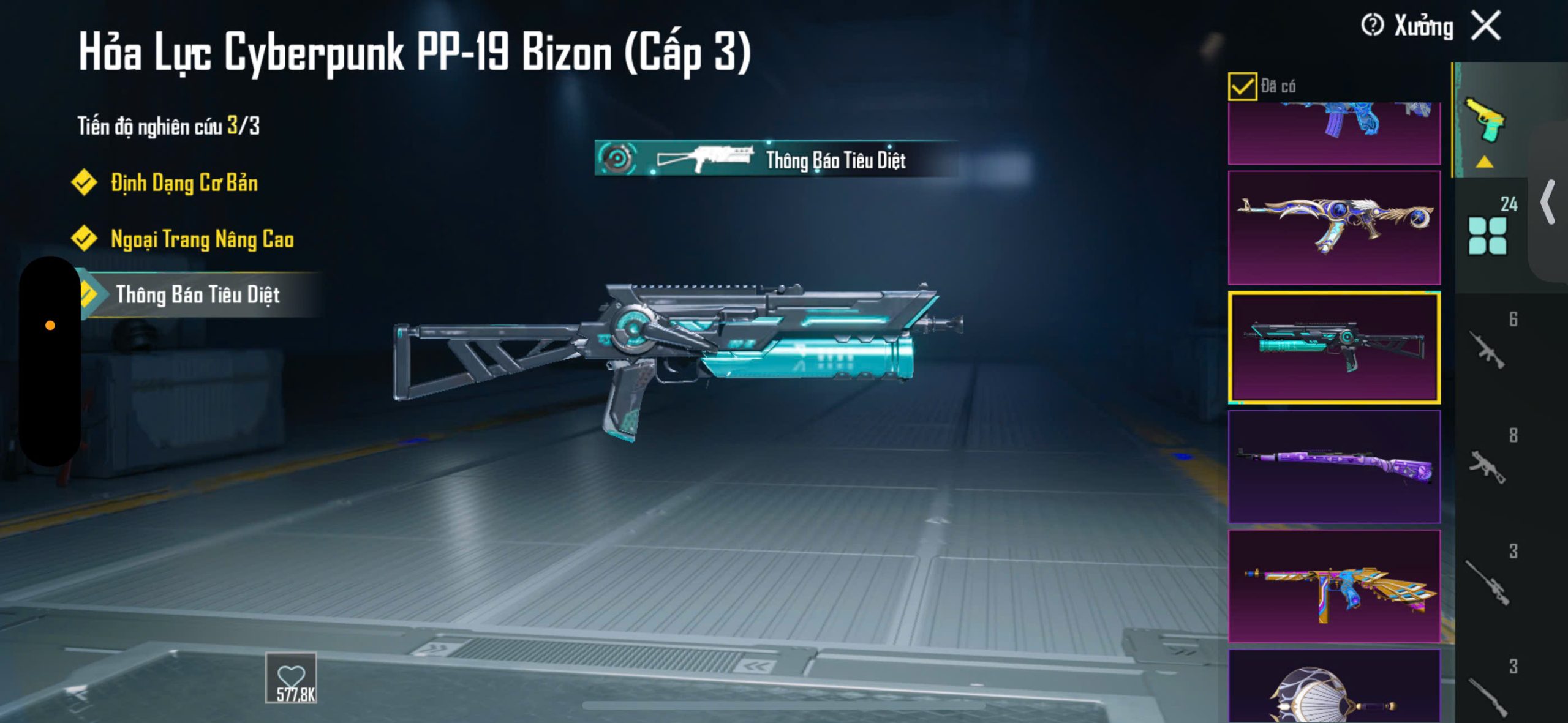Click the Thông Báo Tiêu Diệt kill banner
This screenshot has width=1568, height=723.
click(x=775, y=159)
